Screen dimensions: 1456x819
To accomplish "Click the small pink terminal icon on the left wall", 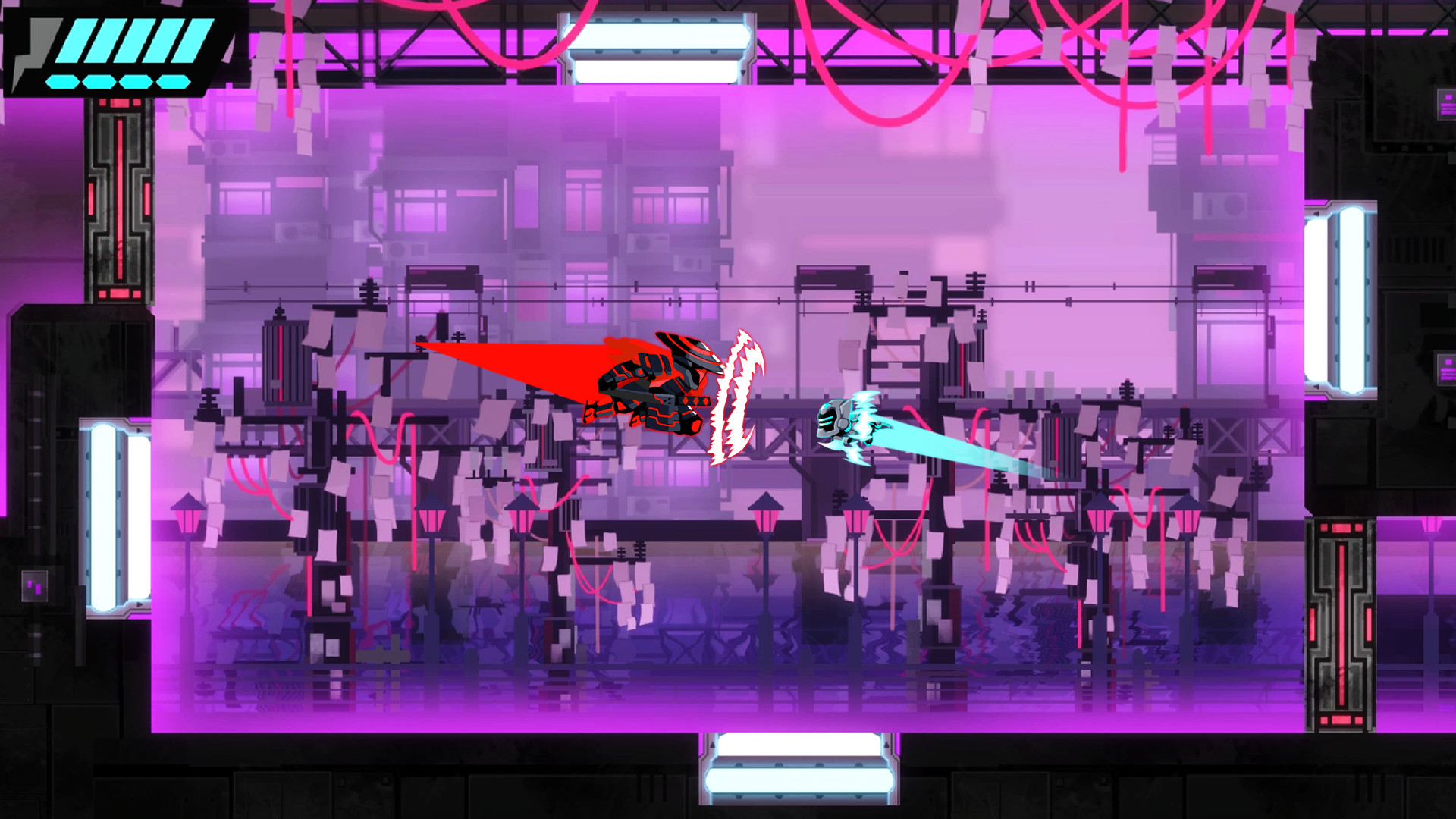I will pos(34,586).
